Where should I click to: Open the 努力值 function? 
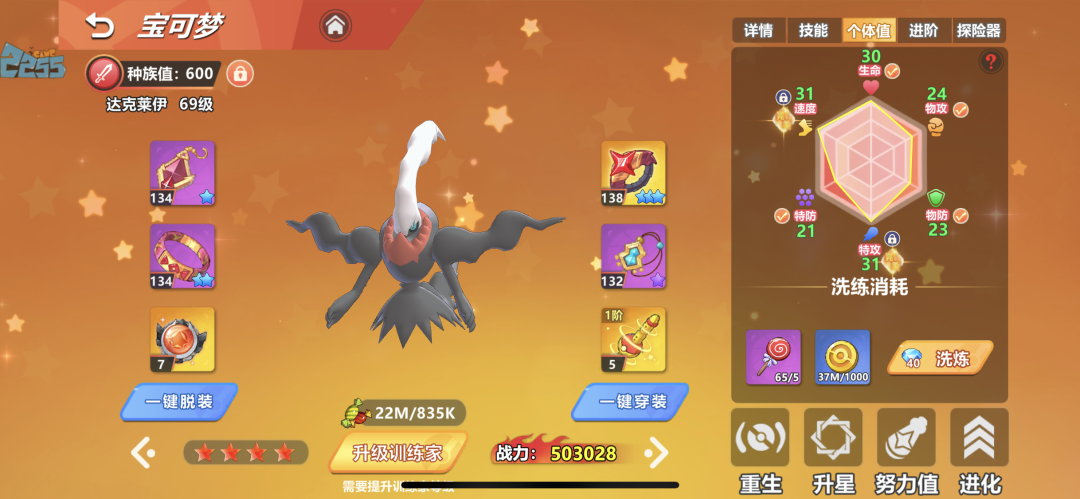[x=907, y=453]
